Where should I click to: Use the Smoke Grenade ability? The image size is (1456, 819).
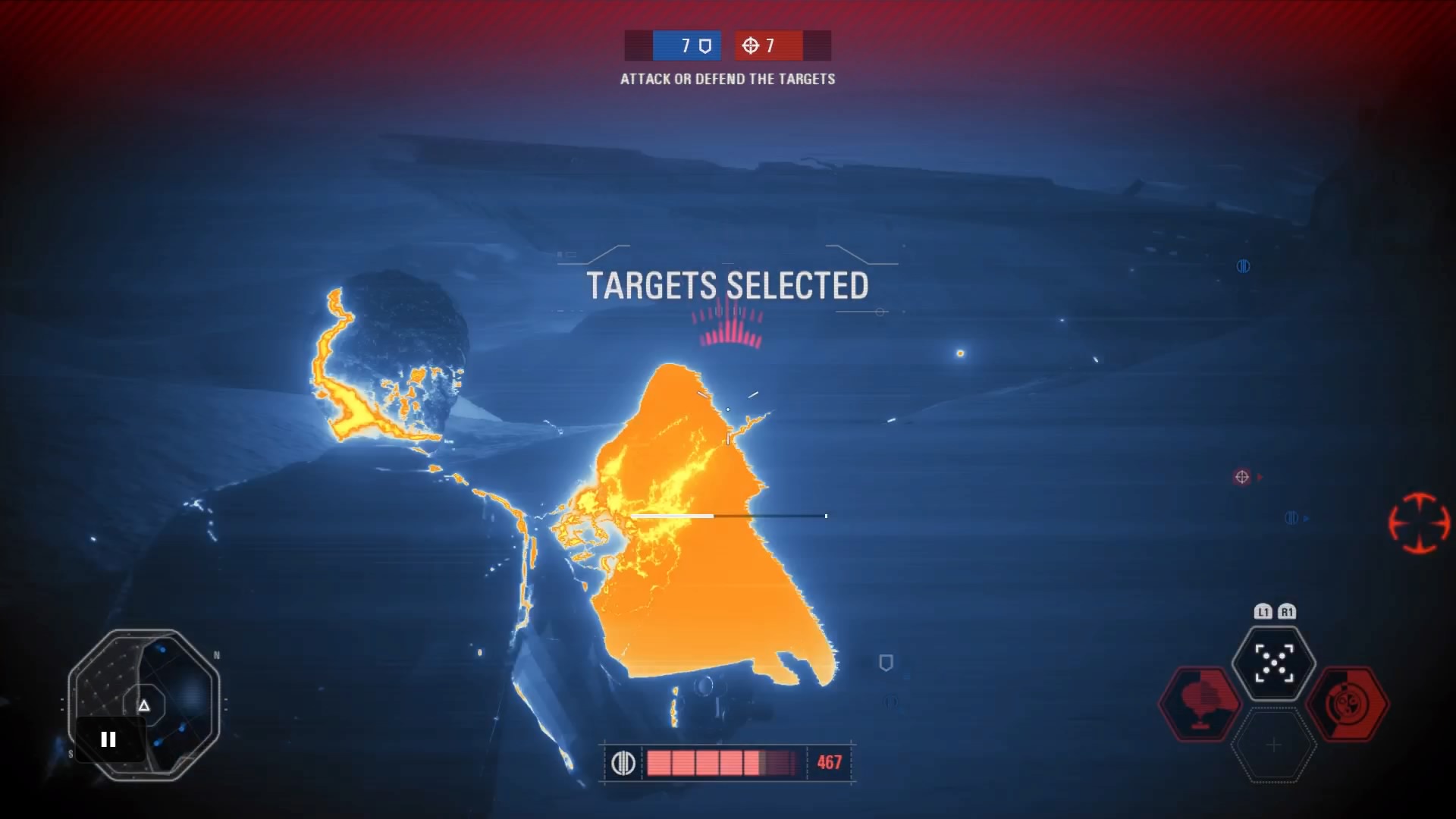[1200, 703]
